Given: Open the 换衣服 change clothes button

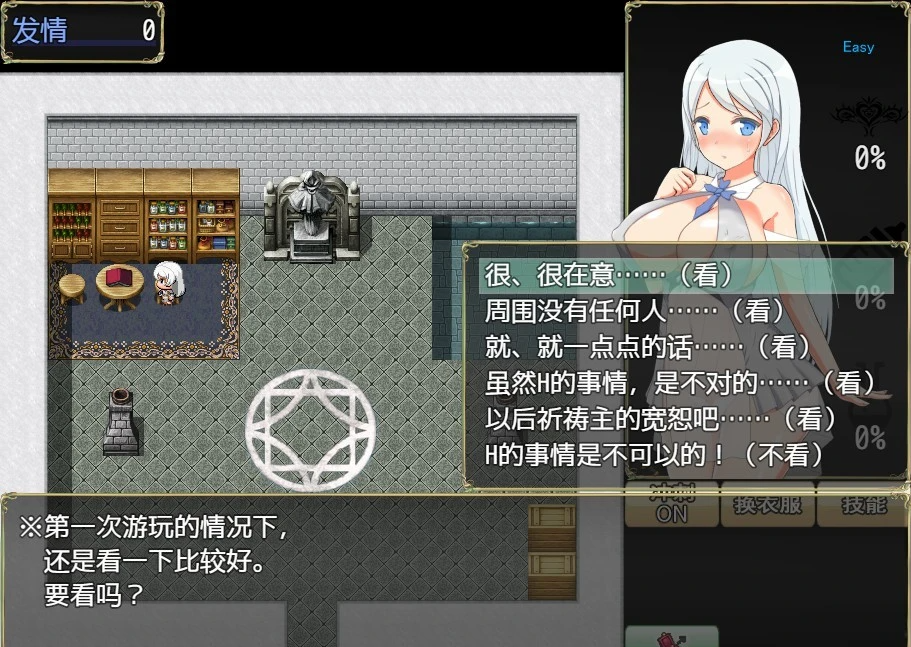Looking at the screenshot, I should pyautogui.click(x=768, y=506).
